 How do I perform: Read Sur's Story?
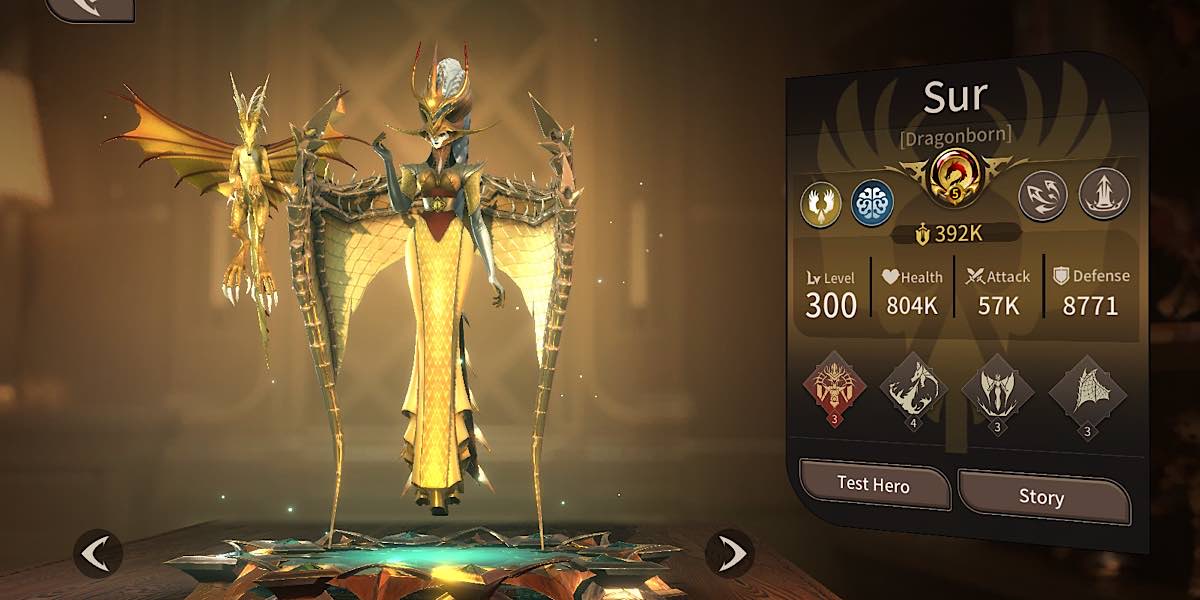pos(1042,496)
